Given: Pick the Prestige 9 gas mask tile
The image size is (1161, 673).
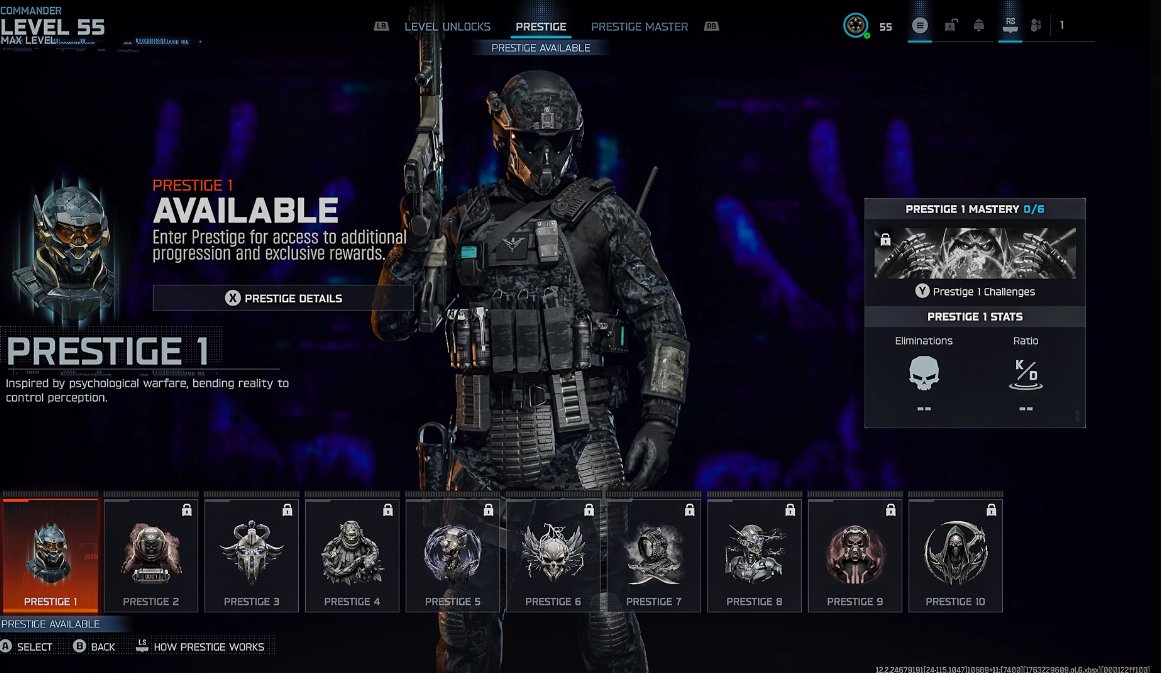Looking at the screenshot, I should [x=855, y=555].
